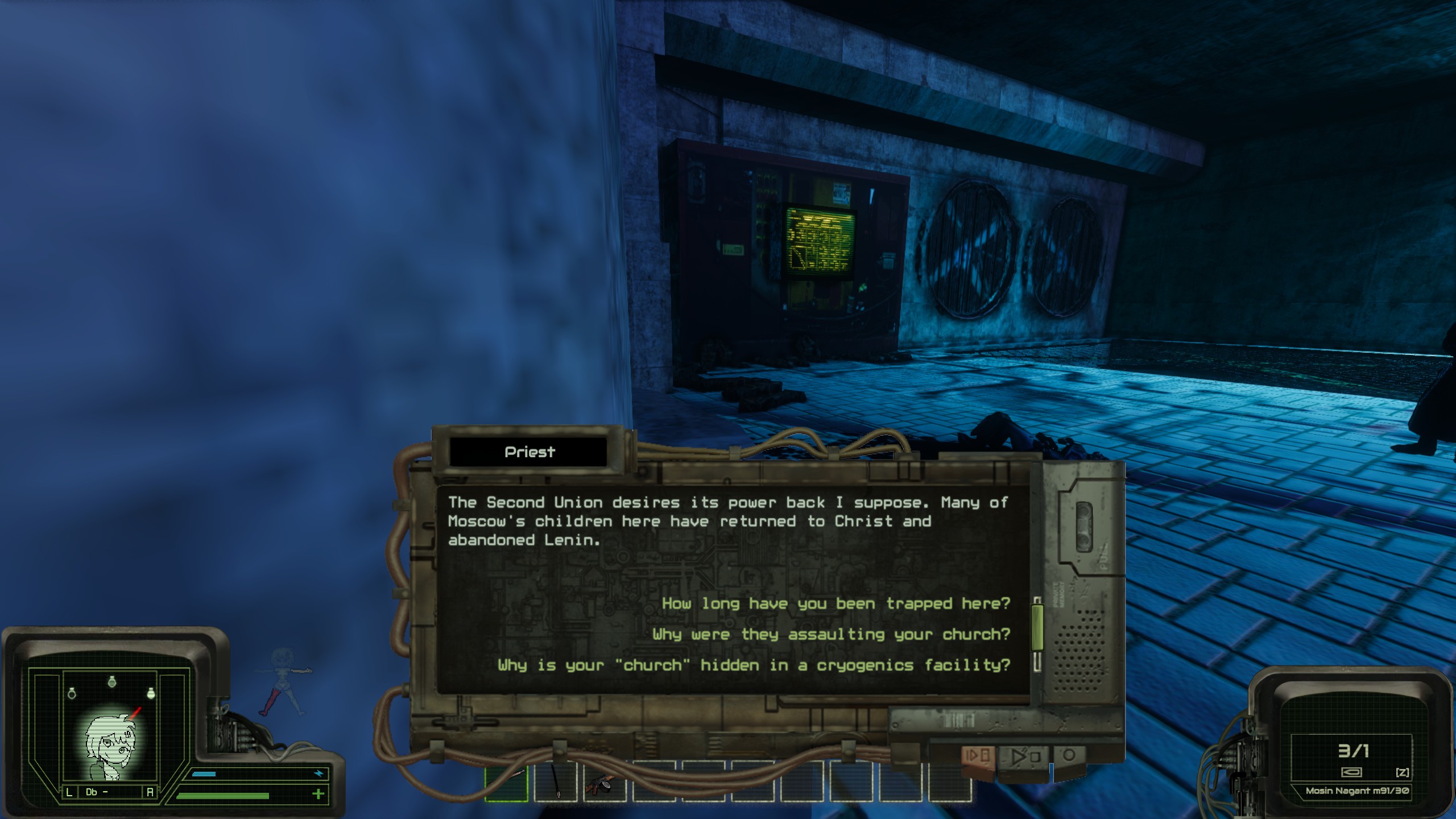Select the highlighted rifle hotbar slot
This screenshot has width=1456, height=819.
click(x=506, y=782)
